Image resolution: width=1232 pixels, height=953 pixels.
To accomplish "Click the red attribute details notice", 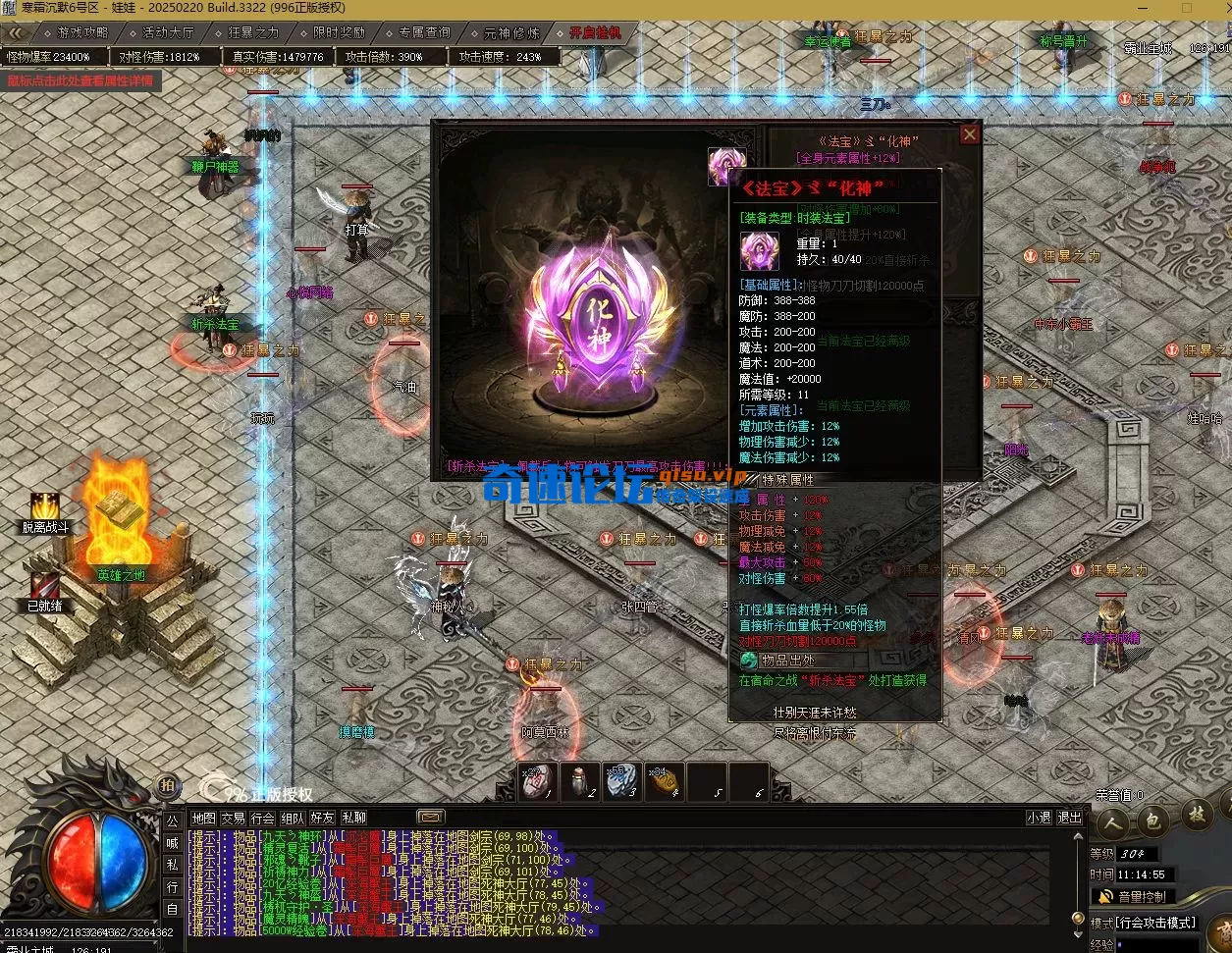I will [x=80, y=80].
